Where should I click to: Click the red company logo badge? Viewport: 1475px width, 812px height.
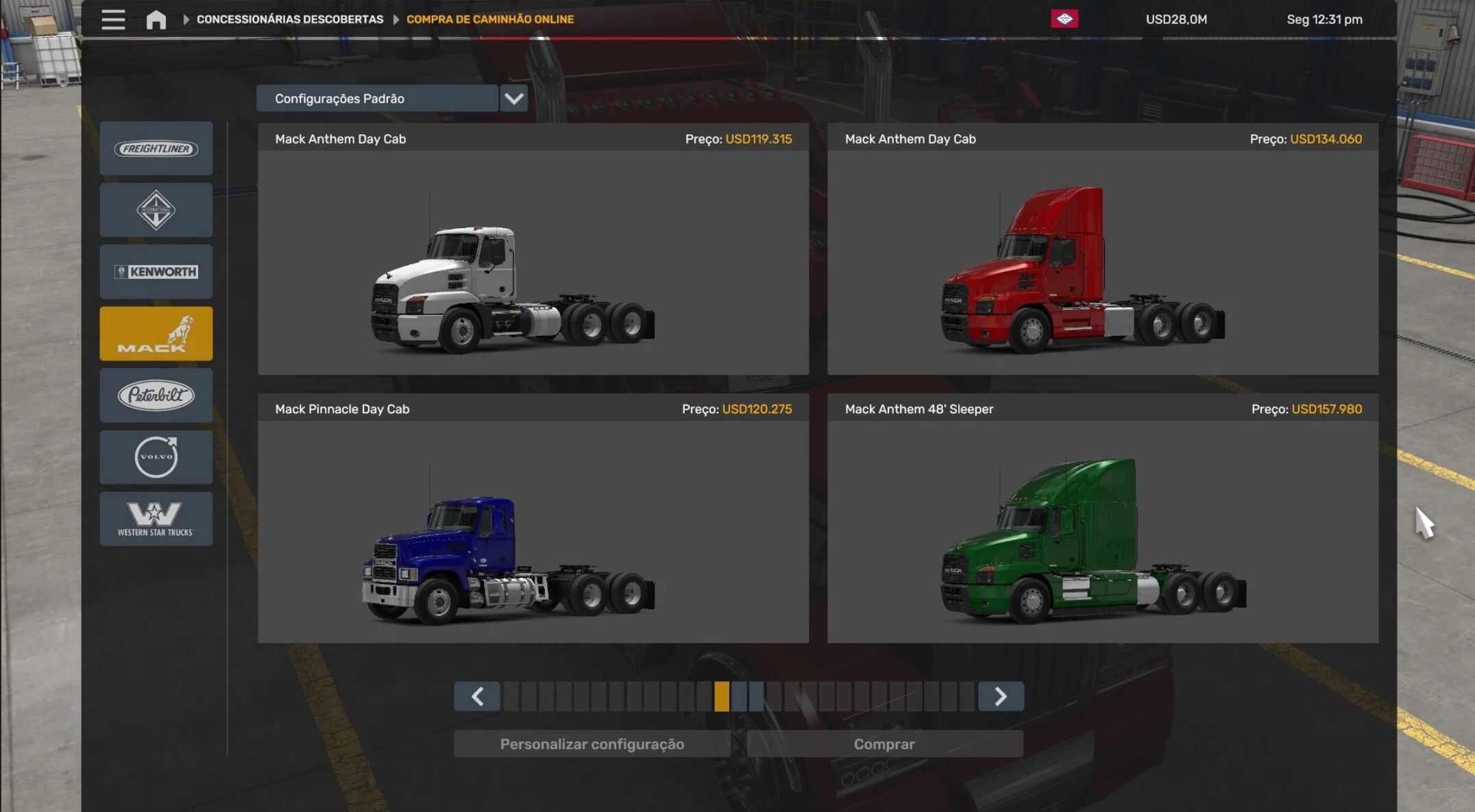click(1064, 19)
